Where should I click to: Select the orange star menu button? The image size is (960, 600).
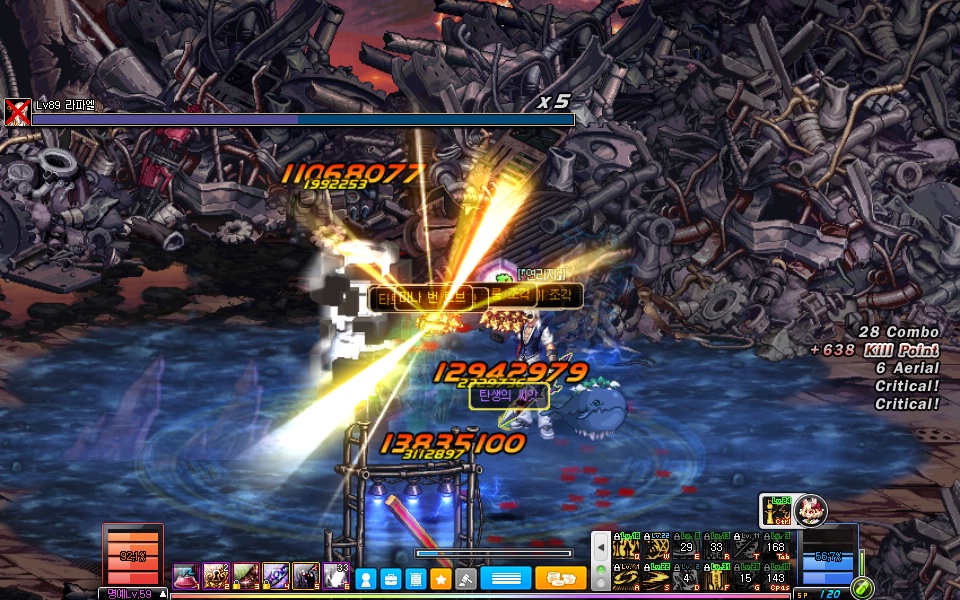point(440,578)
